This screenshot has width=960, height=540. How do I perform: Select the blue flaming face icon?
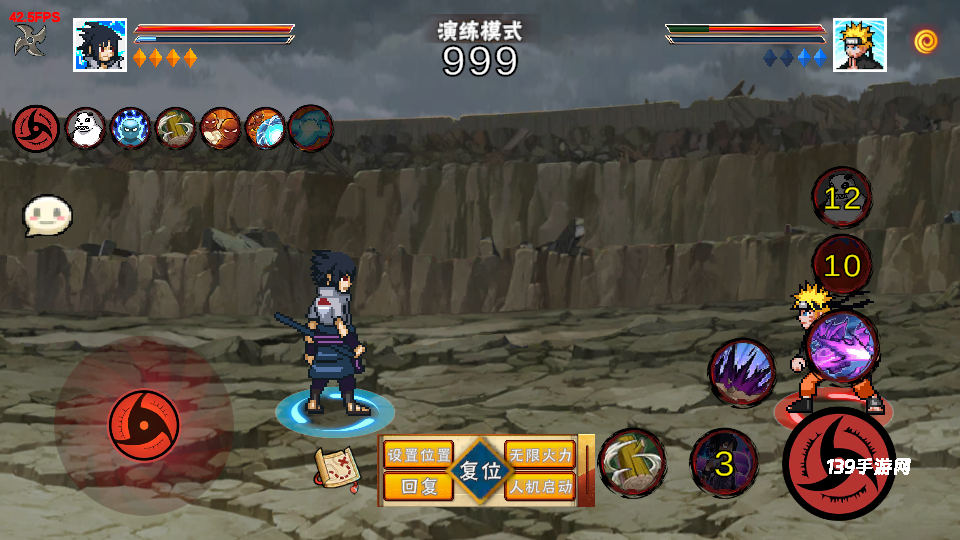point(130,128)
